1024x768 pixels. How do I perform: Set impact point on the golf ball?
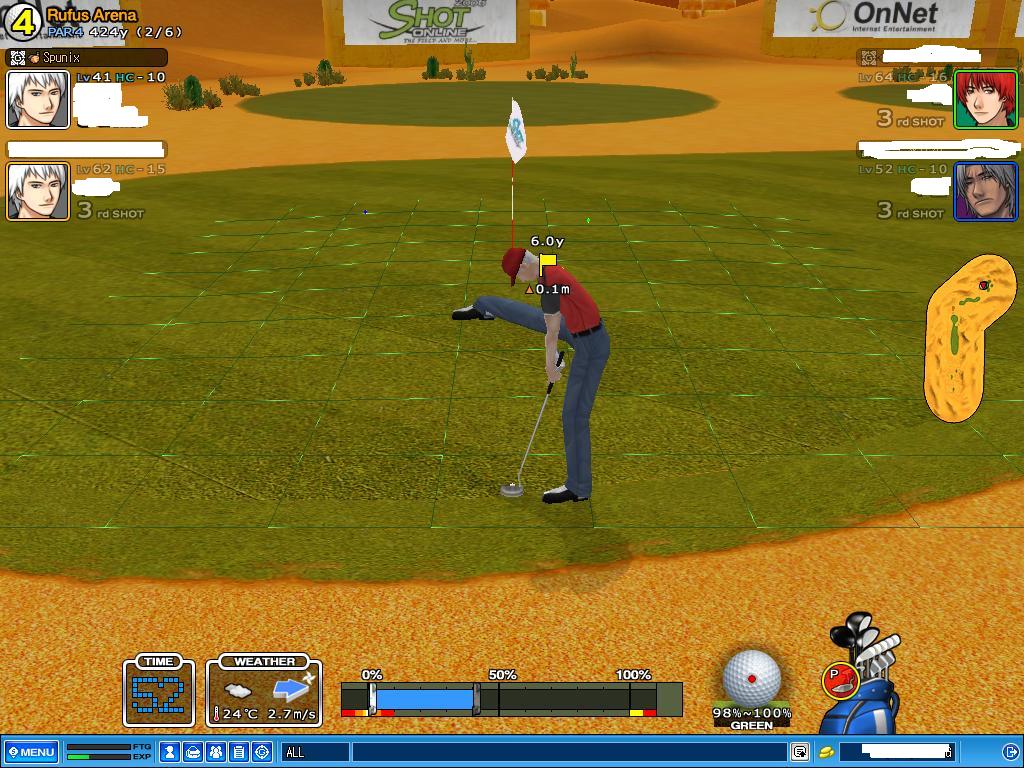pos(752,678)
